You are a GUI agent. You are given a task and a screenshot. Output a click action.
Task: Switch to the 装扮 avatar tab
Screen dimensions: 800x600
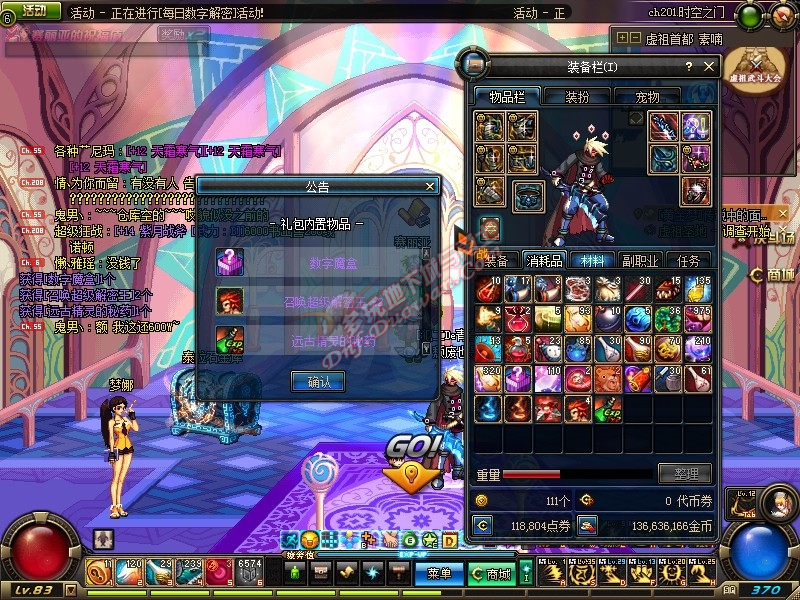pos(577,97)
